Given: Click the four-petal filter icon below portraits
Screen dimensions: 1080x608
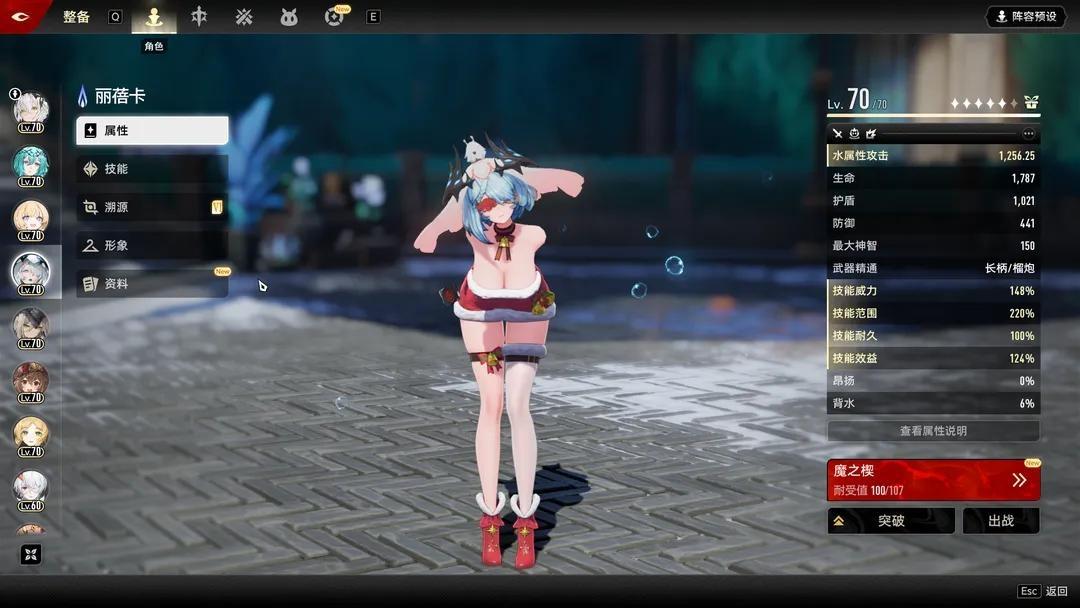Looking at the screenshot, I should point(31,555).
